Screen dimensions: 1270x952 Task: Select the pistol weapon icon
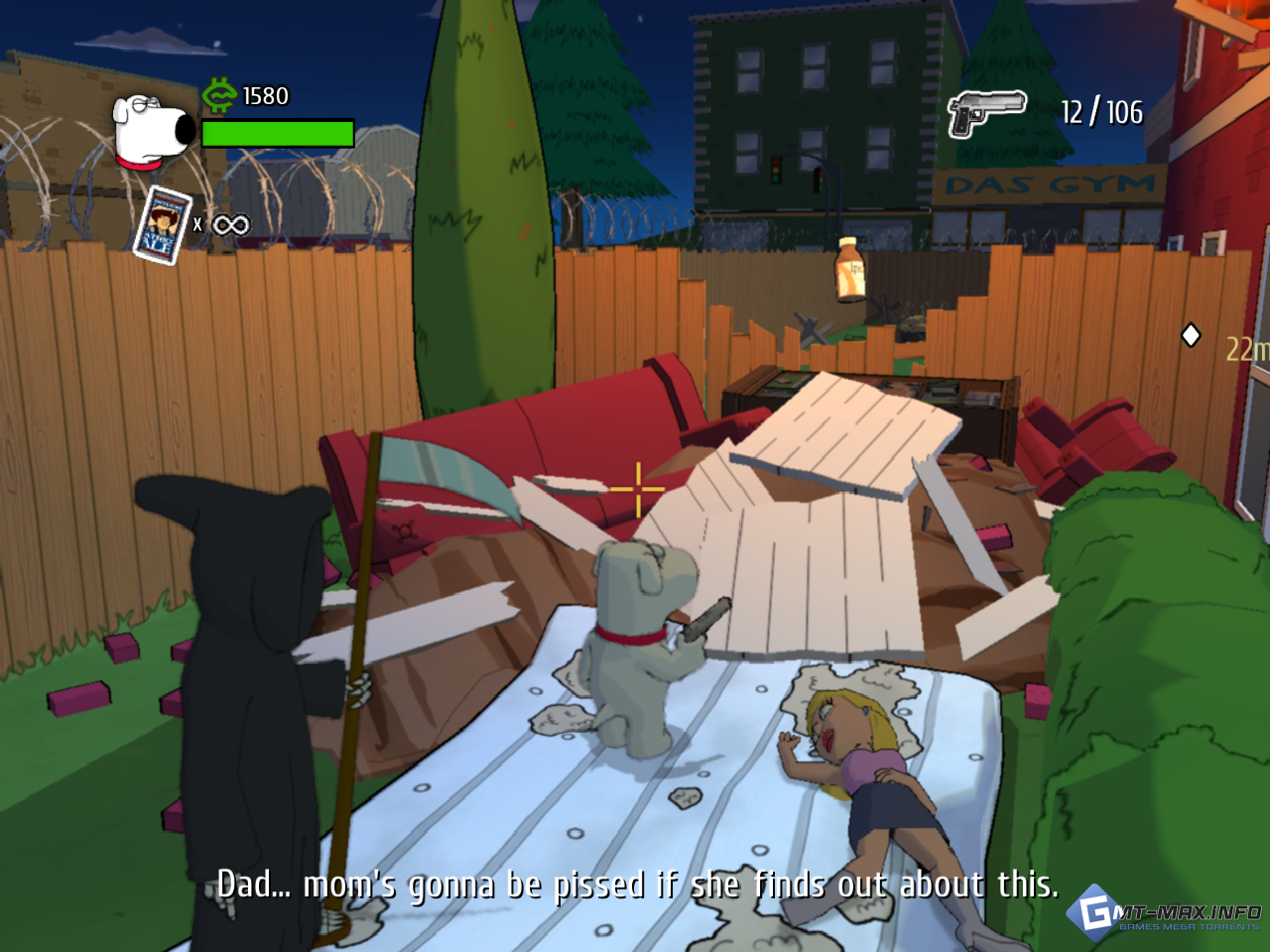pos(985,112)
